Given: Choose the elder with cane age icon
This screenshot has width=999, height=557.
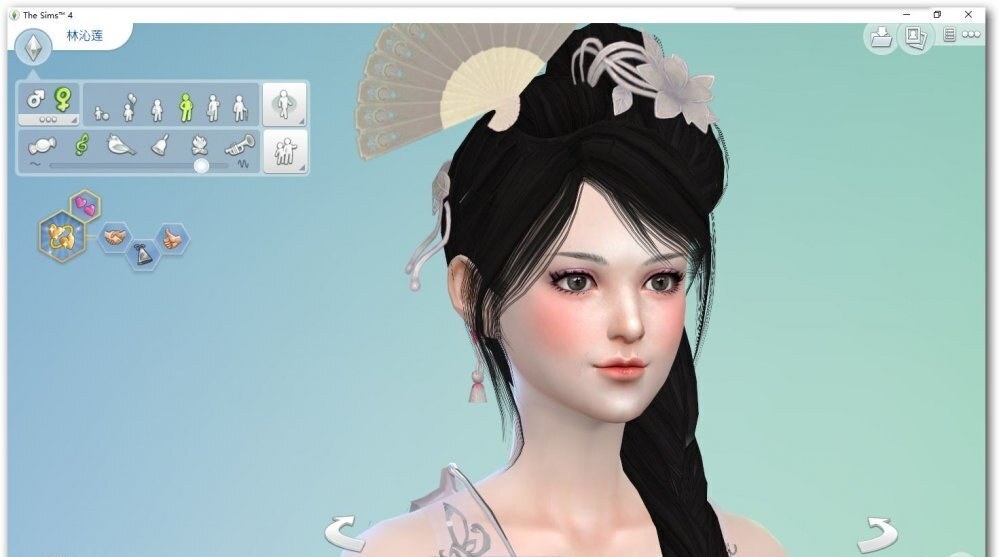Looking at the screenshot, I should point(239,106).
